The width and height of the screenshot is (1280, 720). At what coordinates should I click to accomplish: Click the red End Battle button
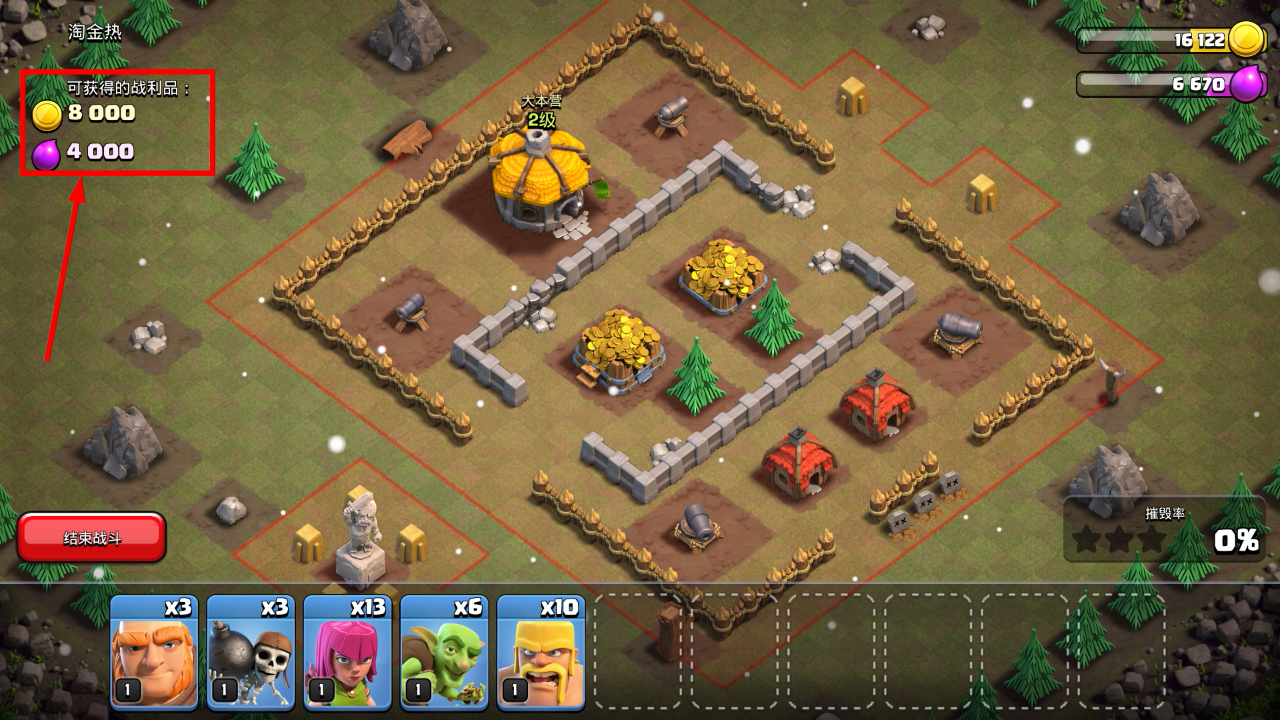point(92,538)
